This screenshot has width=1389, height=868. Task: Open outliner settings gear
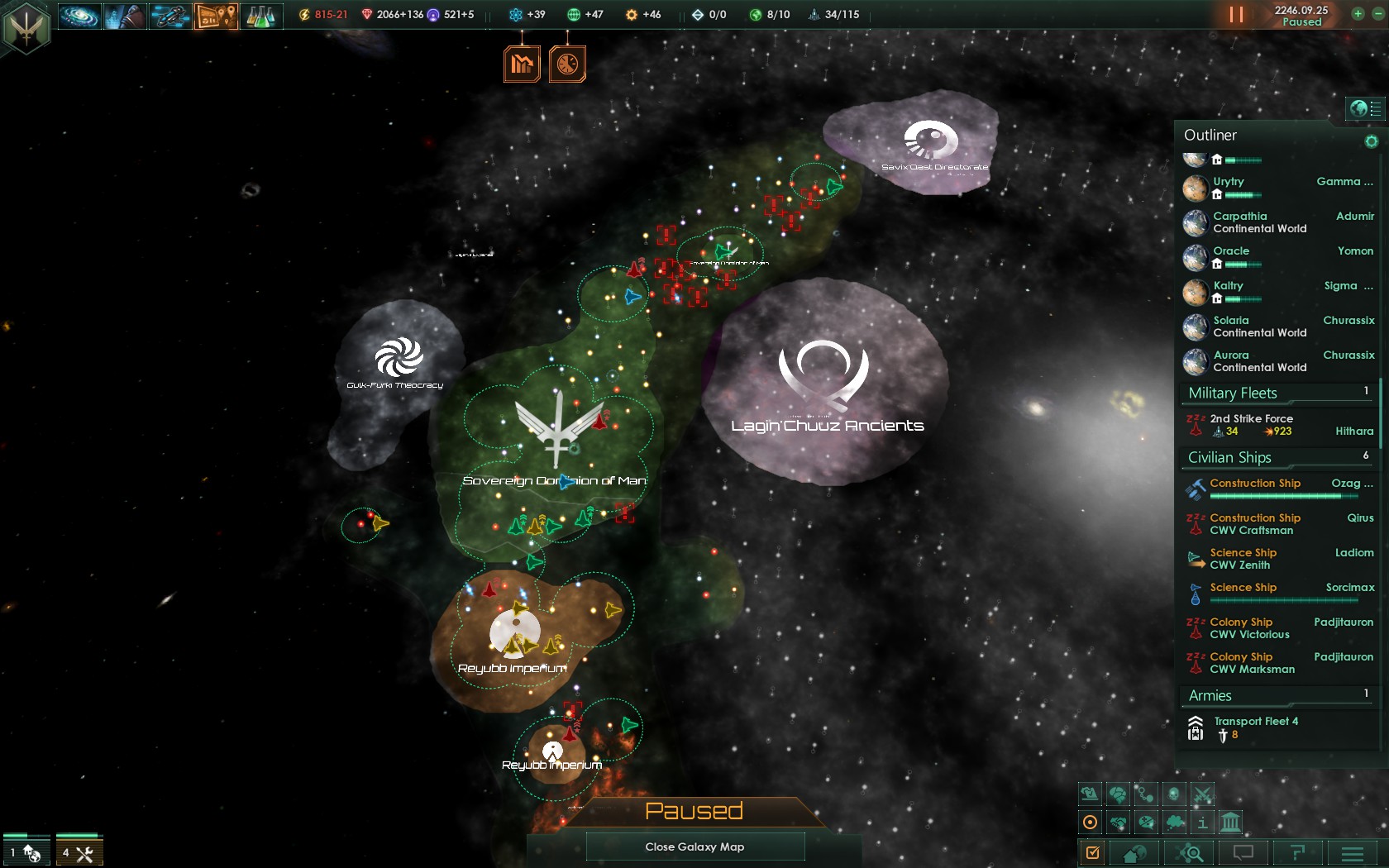[1372, 141]
